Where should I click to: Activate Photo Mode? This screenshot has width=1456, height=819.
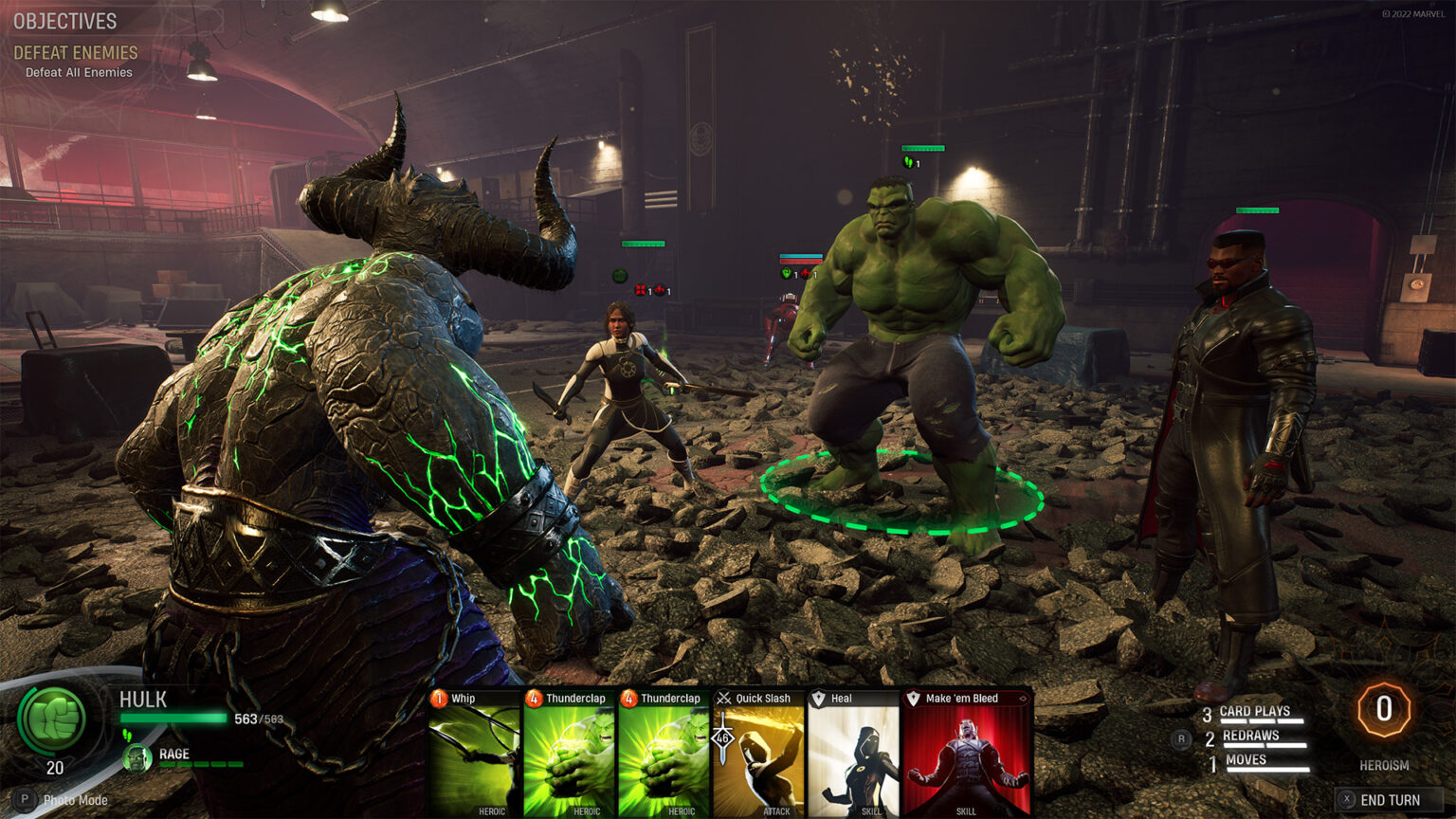click(76, 801)
